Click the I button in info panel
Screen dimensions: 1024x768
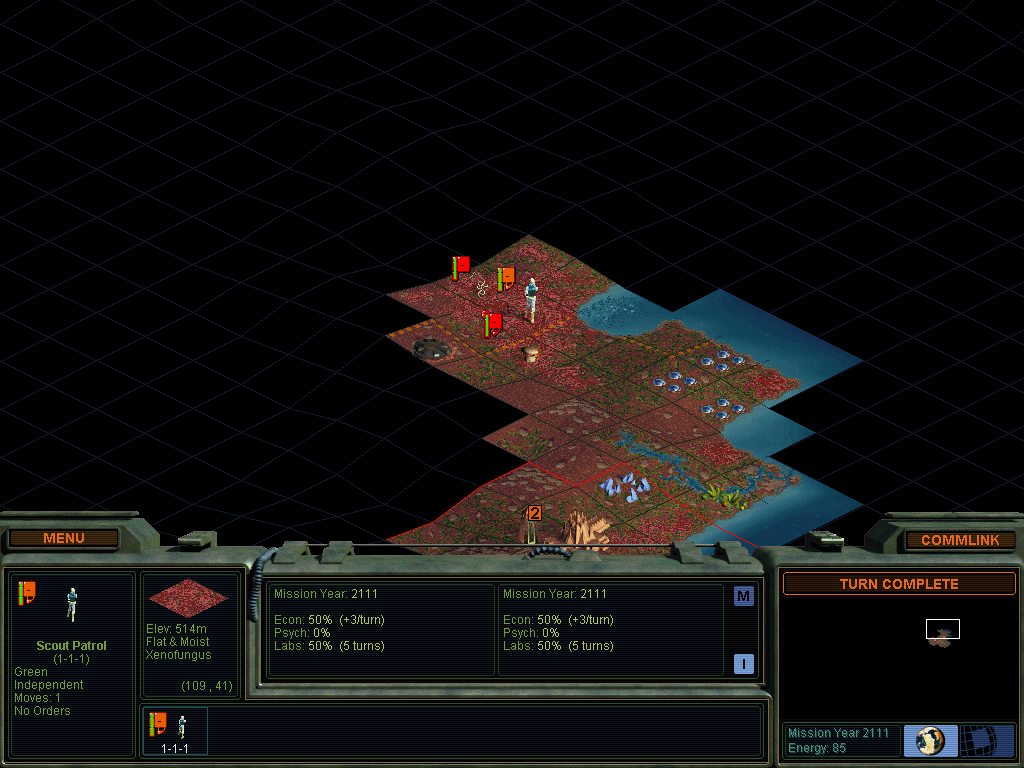[x=743, y=663]
